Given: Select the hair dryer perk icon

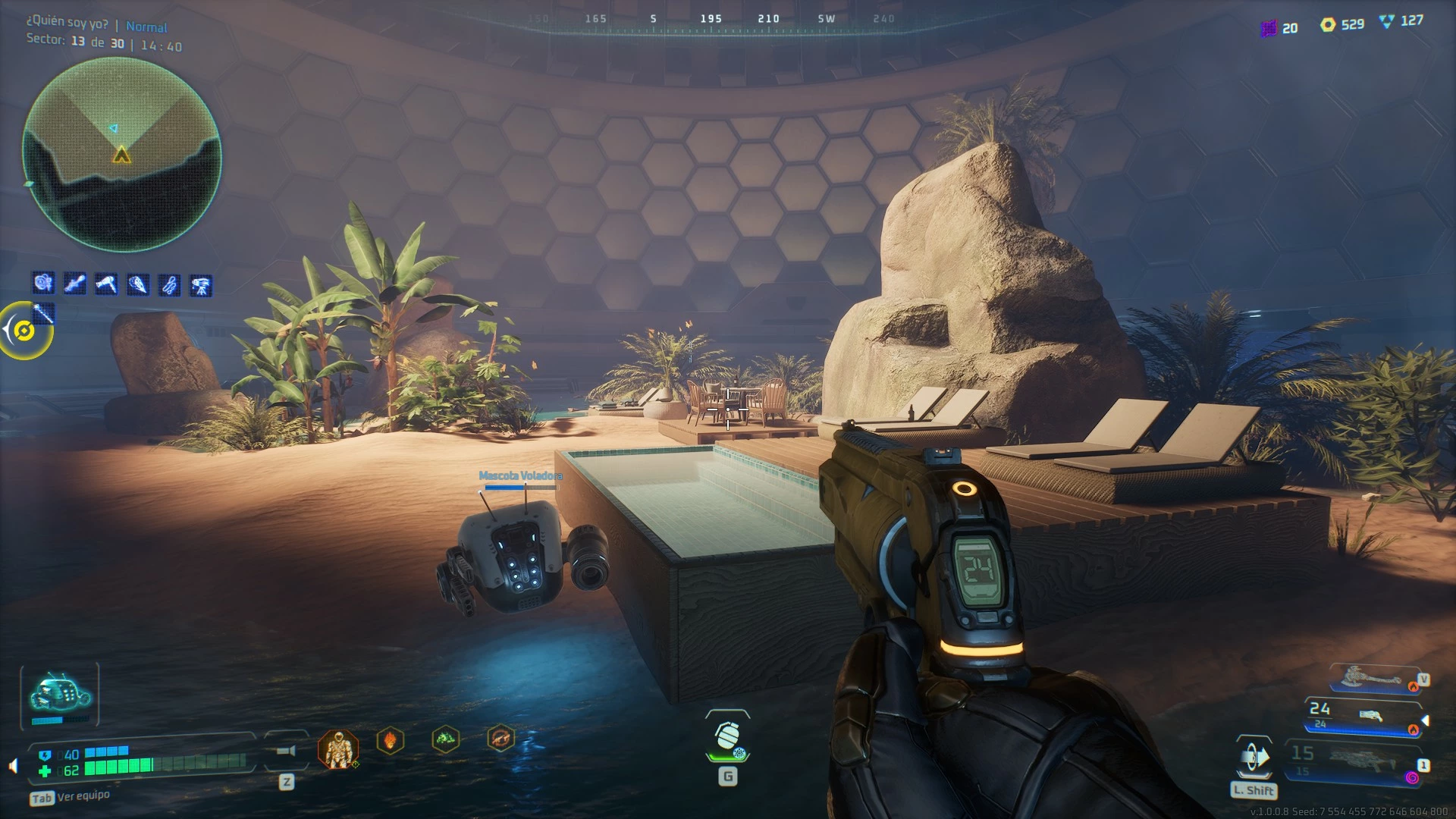Looking at the screenshot, I should click(106, 284).
